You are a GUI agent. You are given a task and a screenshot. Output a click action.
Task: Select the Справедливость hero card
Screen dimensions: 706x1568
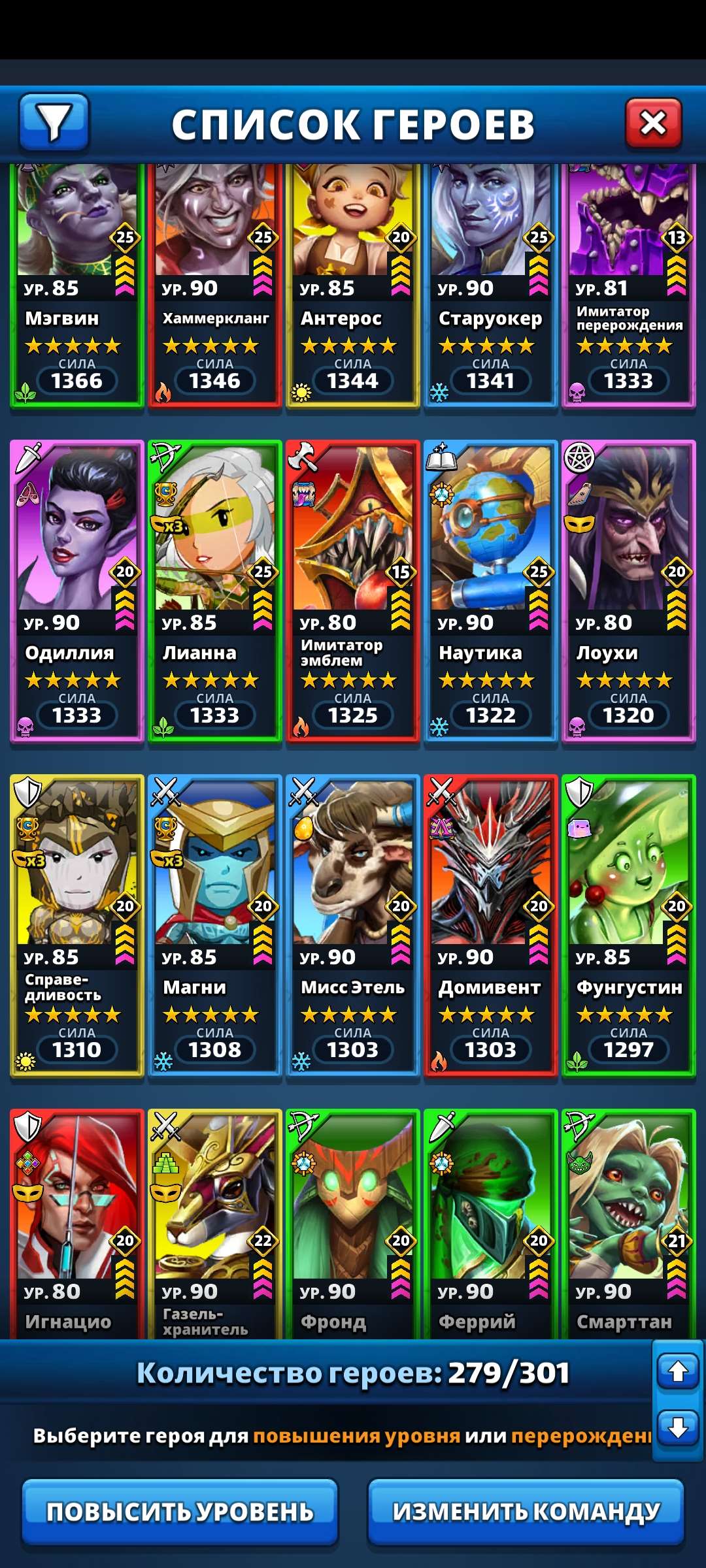(x=77, y=926)
